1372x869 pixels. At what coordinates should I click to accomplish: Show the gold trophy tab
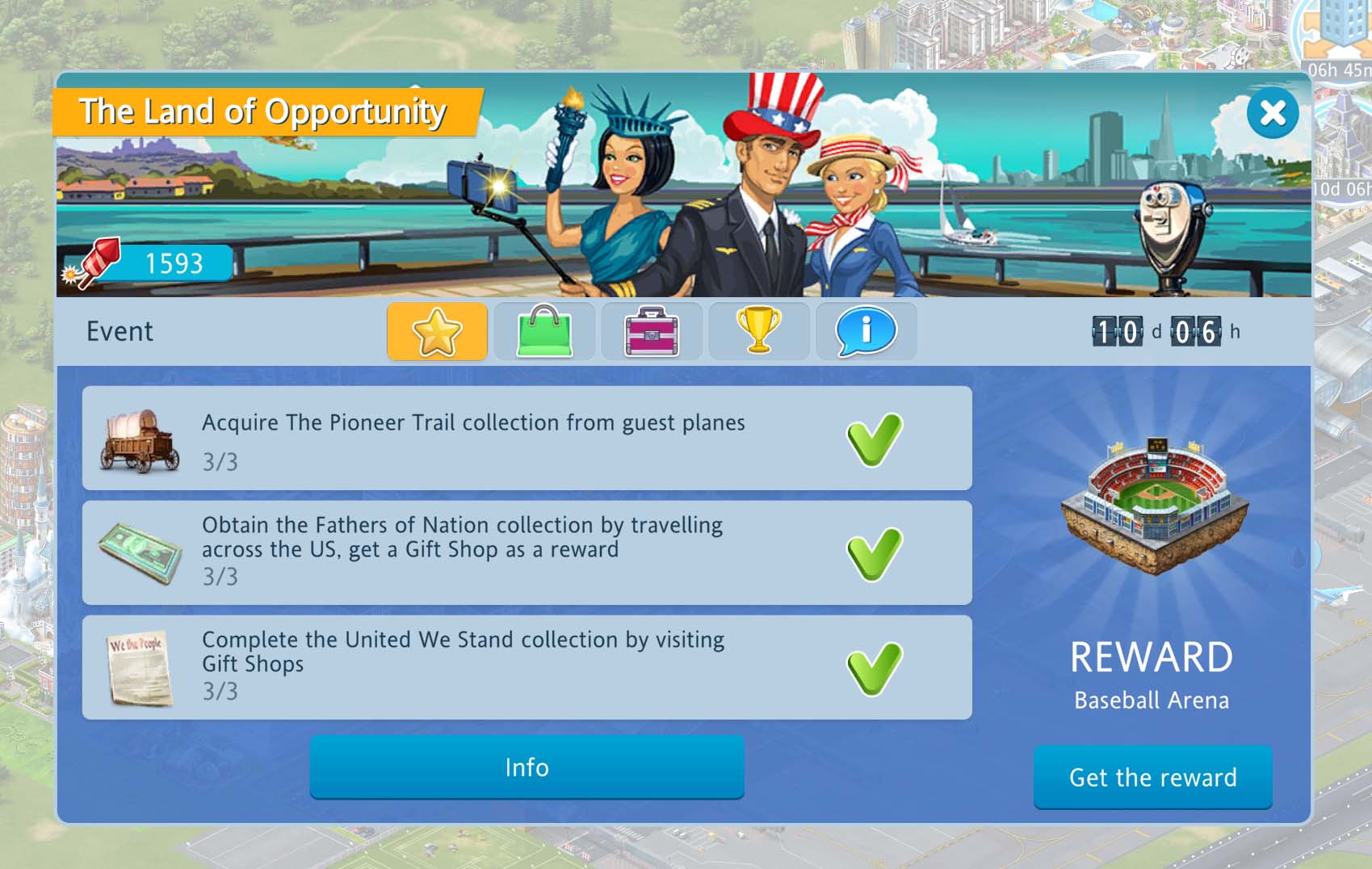pyautogui.click(x=759, y=331)
